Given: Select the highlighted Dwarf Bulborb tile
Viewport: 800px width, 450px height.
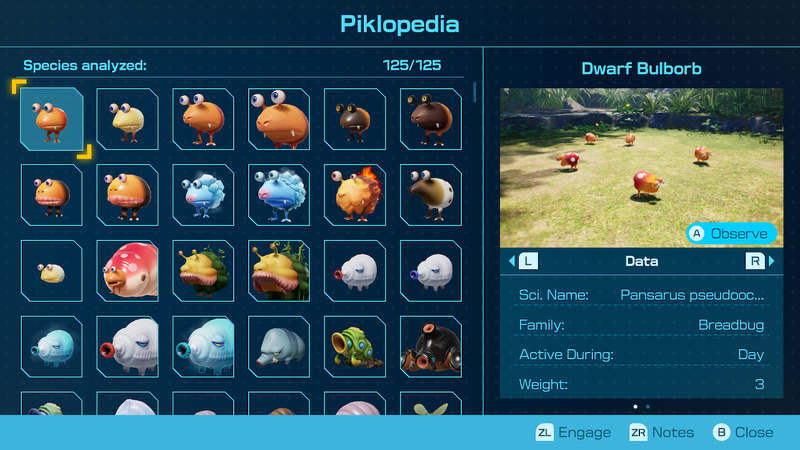Looking at the screenshot, I should click(x=51, y=119).
